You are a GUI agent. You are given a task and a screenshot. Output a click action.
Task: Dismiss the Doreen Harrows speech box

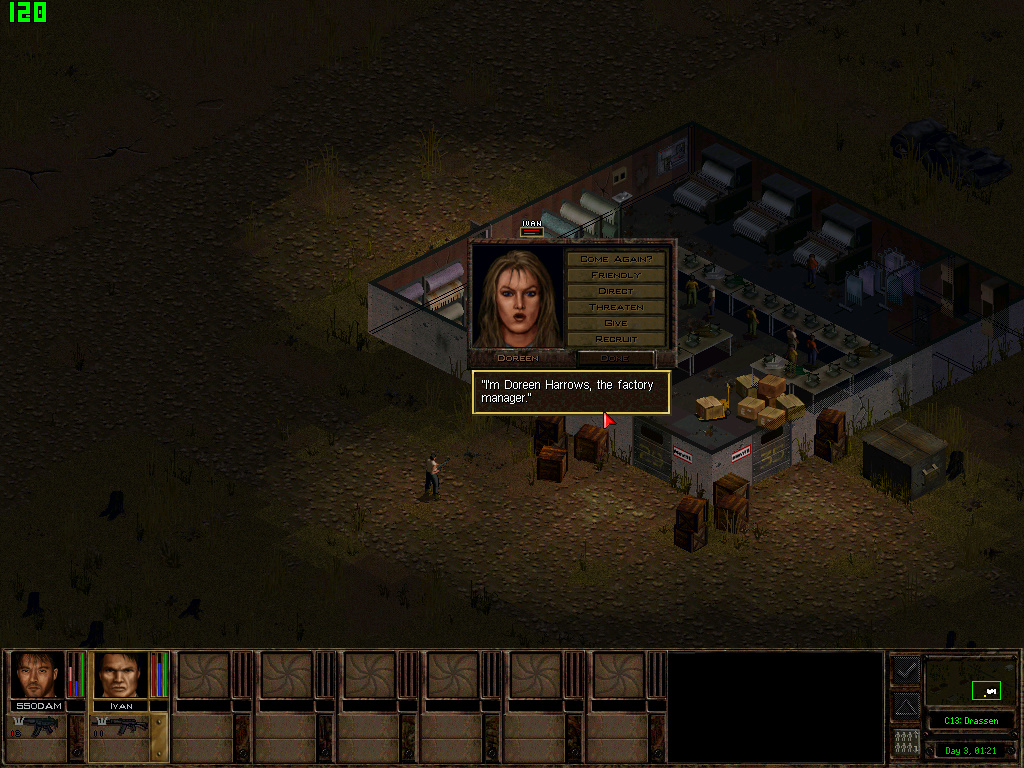click(x=571, y=391)
